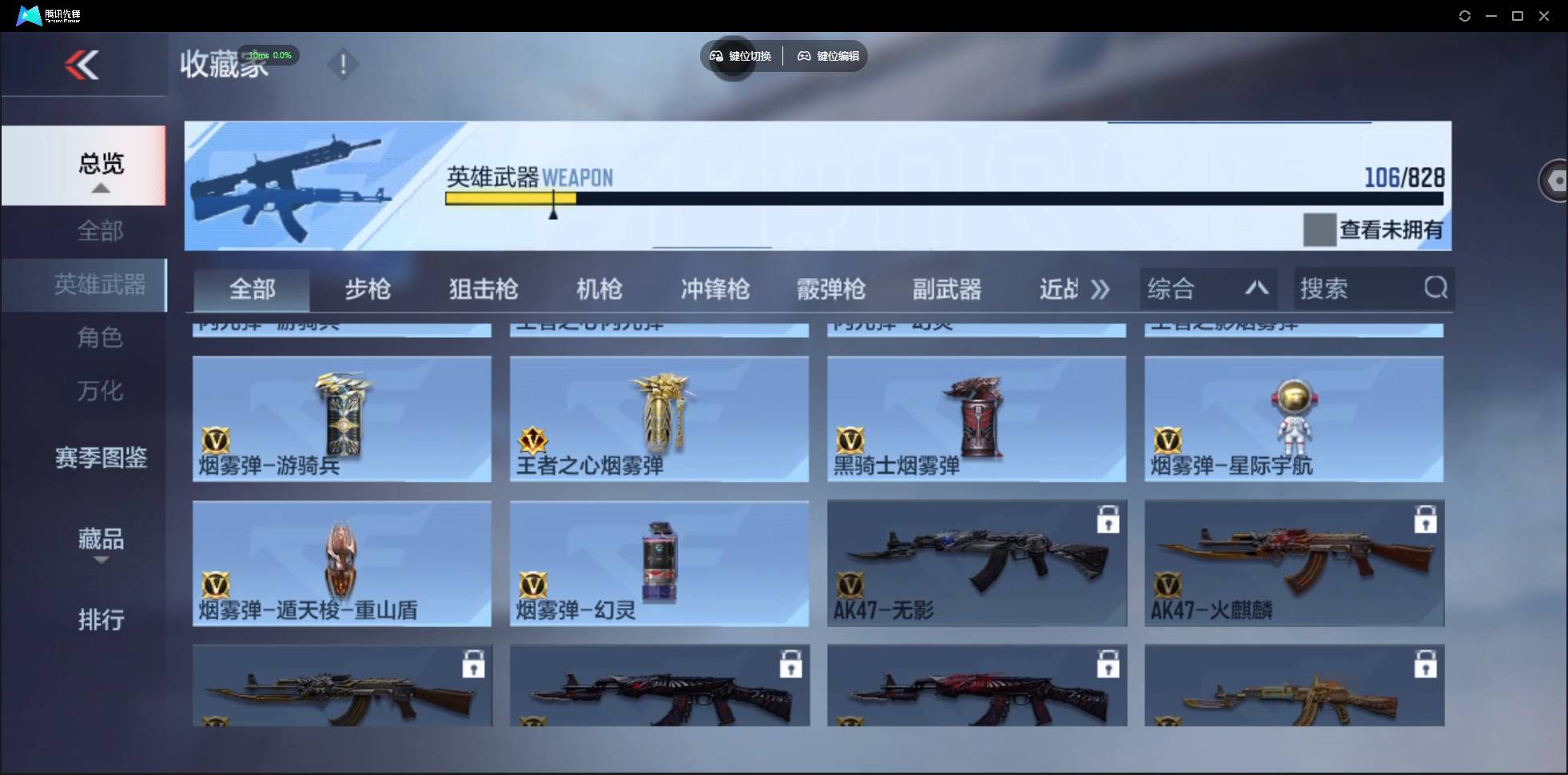
Task: Toggle the lock on AK47-火麒麟
Action: 1426,519
